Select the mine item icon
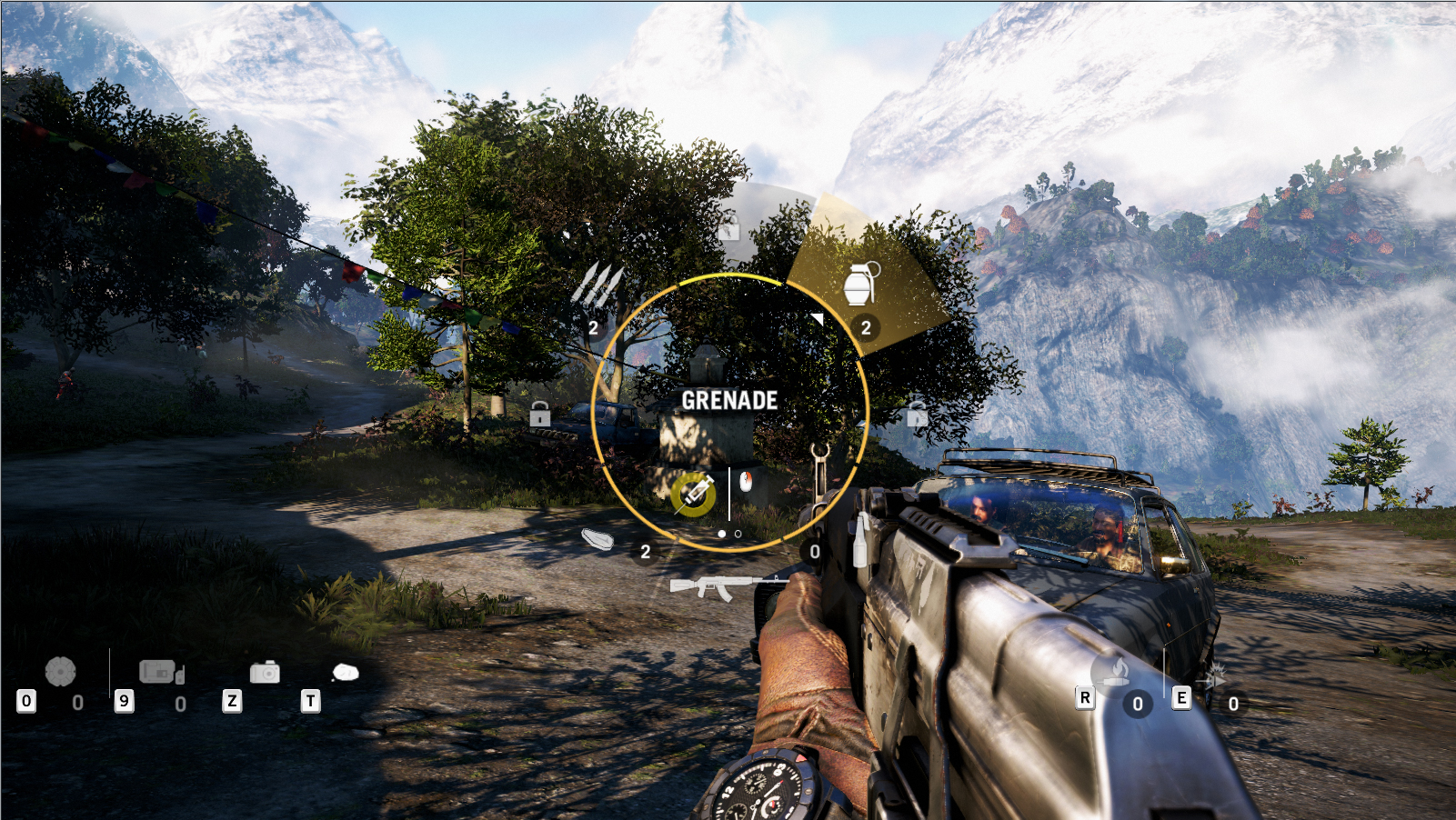 tap(60, 672)
